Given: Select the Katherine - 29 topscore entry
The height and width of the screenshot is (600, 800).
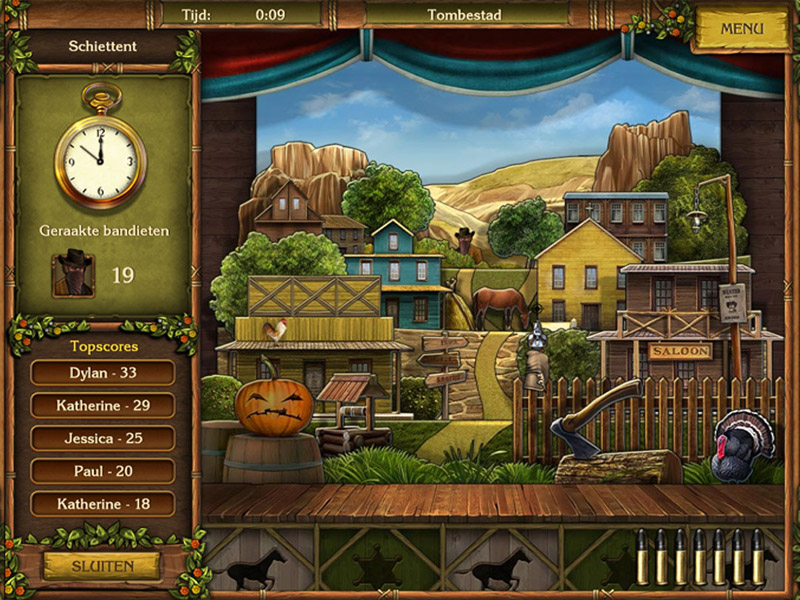Looking at the screenshot, I should tap(103, 406).
